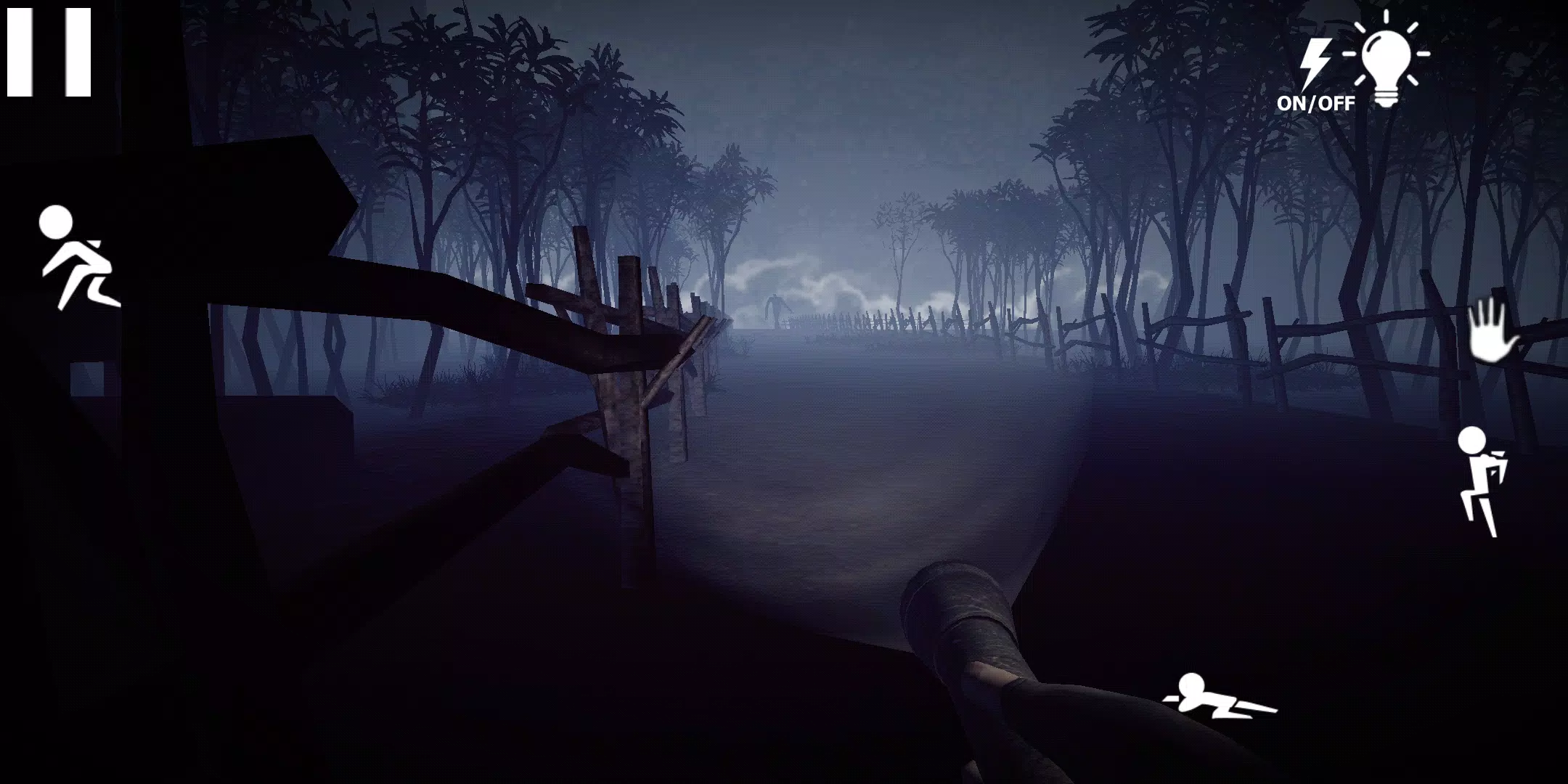Image resolution: width=1568 pixels, height=784 pixels.
Task: Expand the game options via pause control
Action: [49, 51]
